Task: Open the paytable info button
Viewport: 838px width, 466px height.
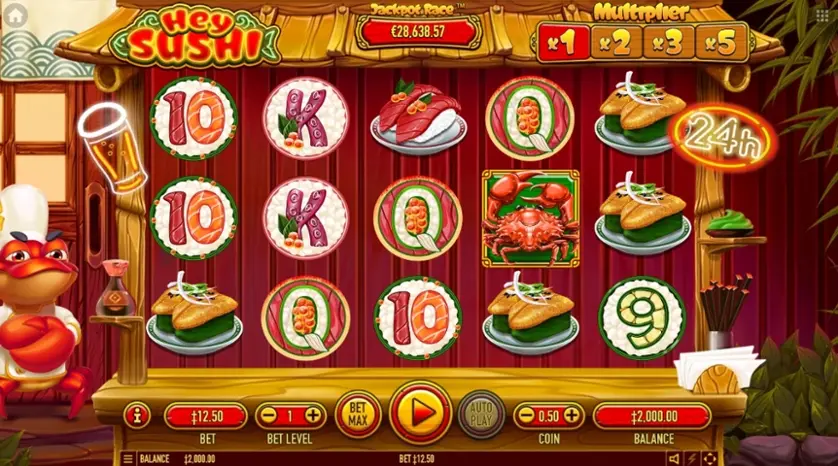Action: pyautogui.click(x=137, y=415)
